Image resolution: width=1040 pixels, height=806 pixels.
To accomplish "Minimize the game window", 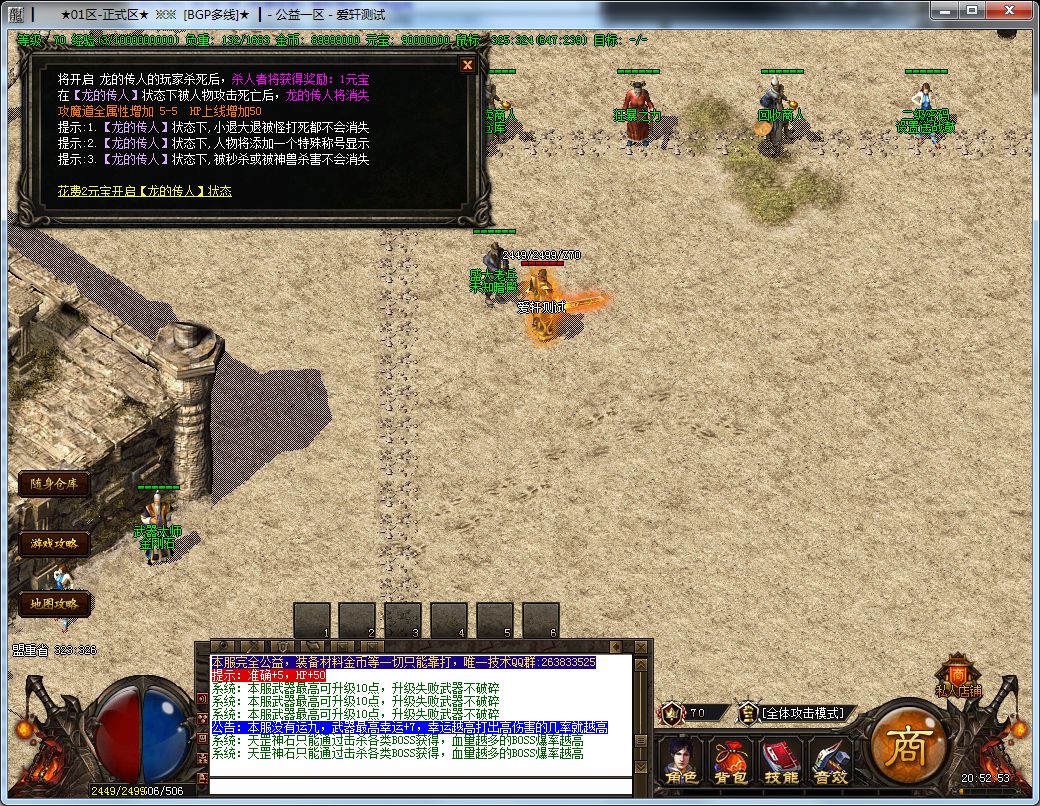I will coord(946,11).
